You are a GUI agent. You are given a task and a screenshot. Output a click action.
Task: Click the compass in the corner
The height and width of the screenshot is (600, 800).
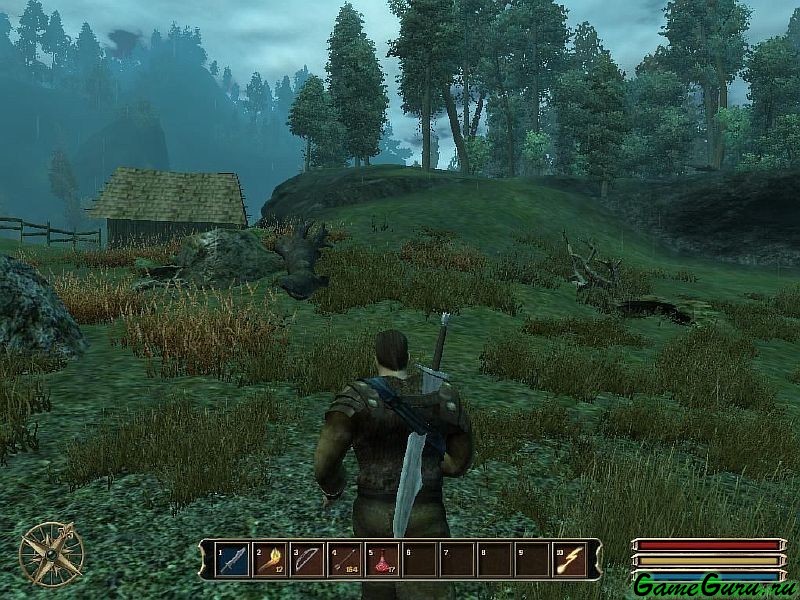pos(51,554)
